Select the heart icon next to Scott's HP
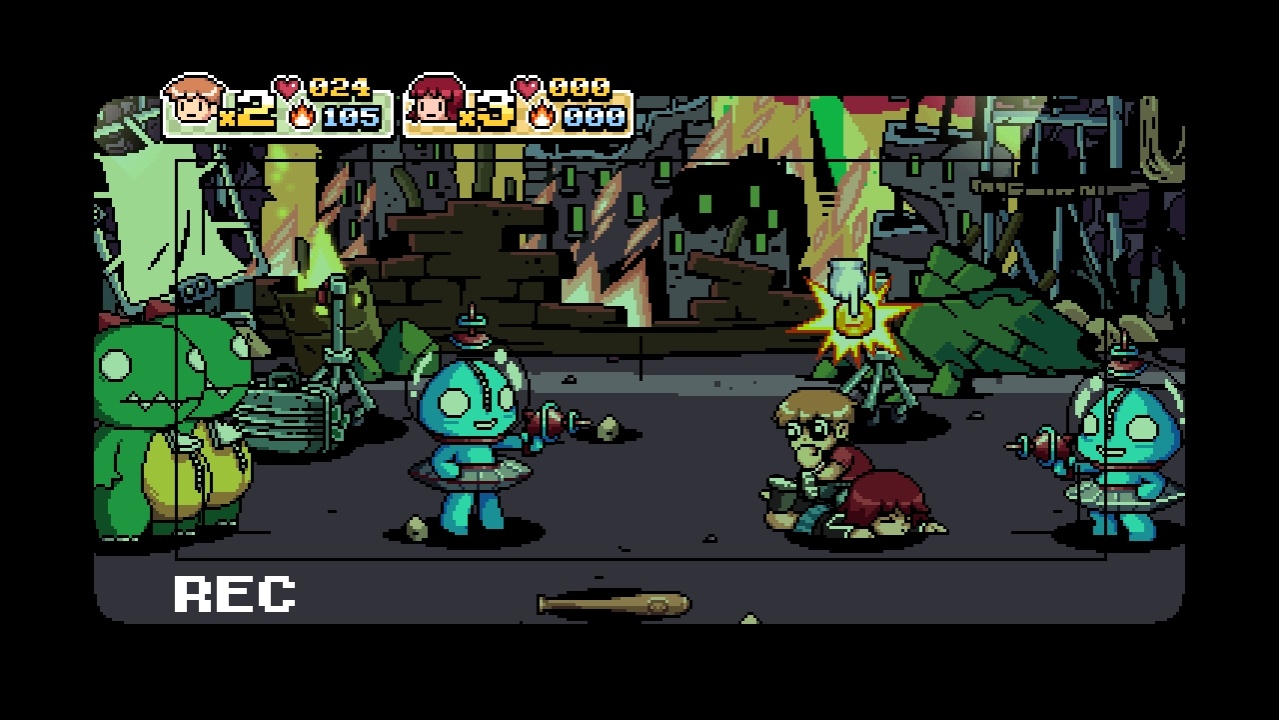1280x720 pixels. pyautogui.click(x=288, y=85)
